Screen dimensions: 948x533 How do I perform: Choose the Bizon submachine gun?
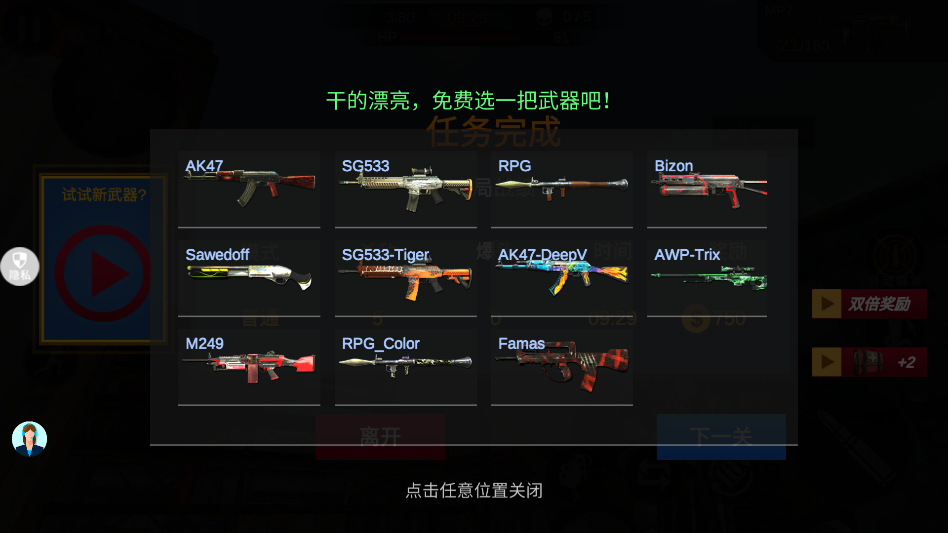[707, 189]
